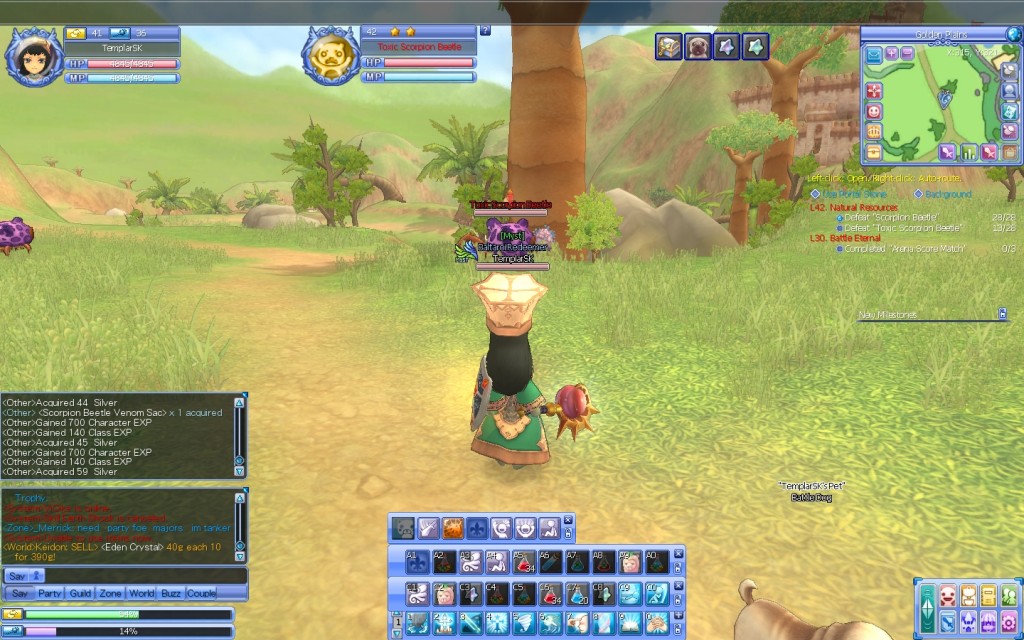Close the top emote action bar
Screen dimensions: 1024x640
pyautogui.click(x=568, y=520)
